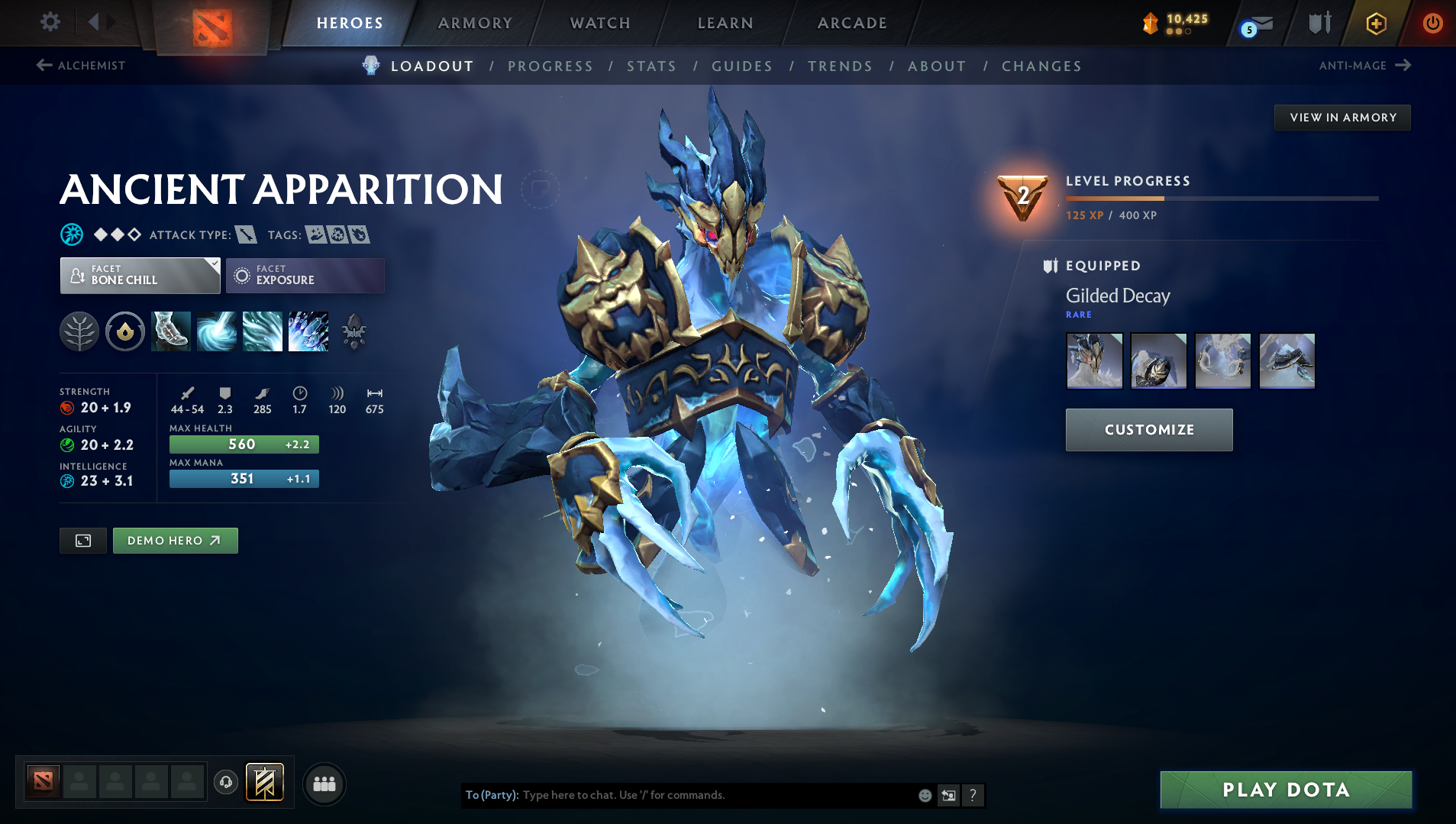The height and width of the screenshot is (824, 1456).
Task: Open the Chilling Touch ability icon
Action: tap(262, 331)
